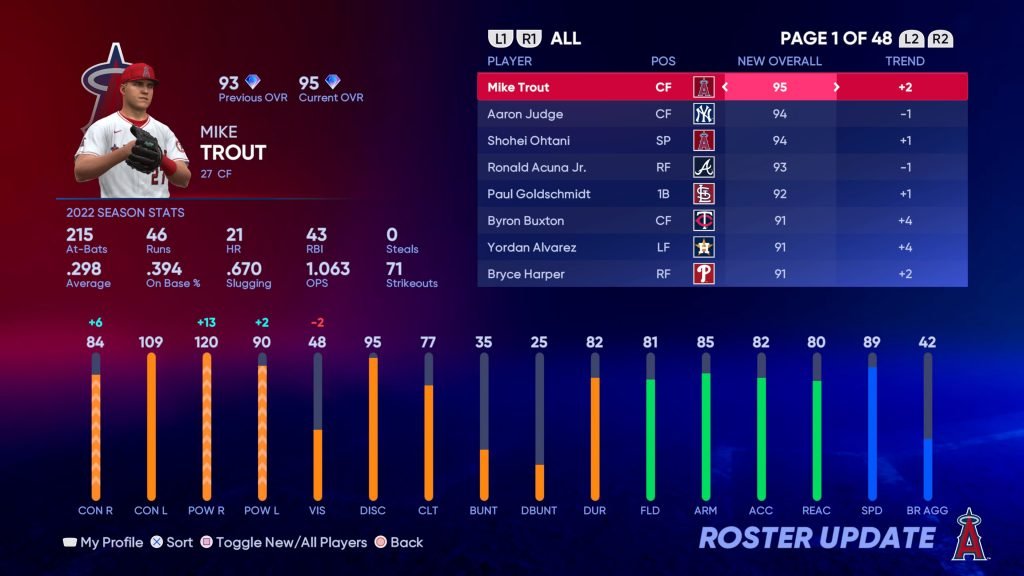Open My Profile
Screen dimensions: 1024x576
point(102,542)
